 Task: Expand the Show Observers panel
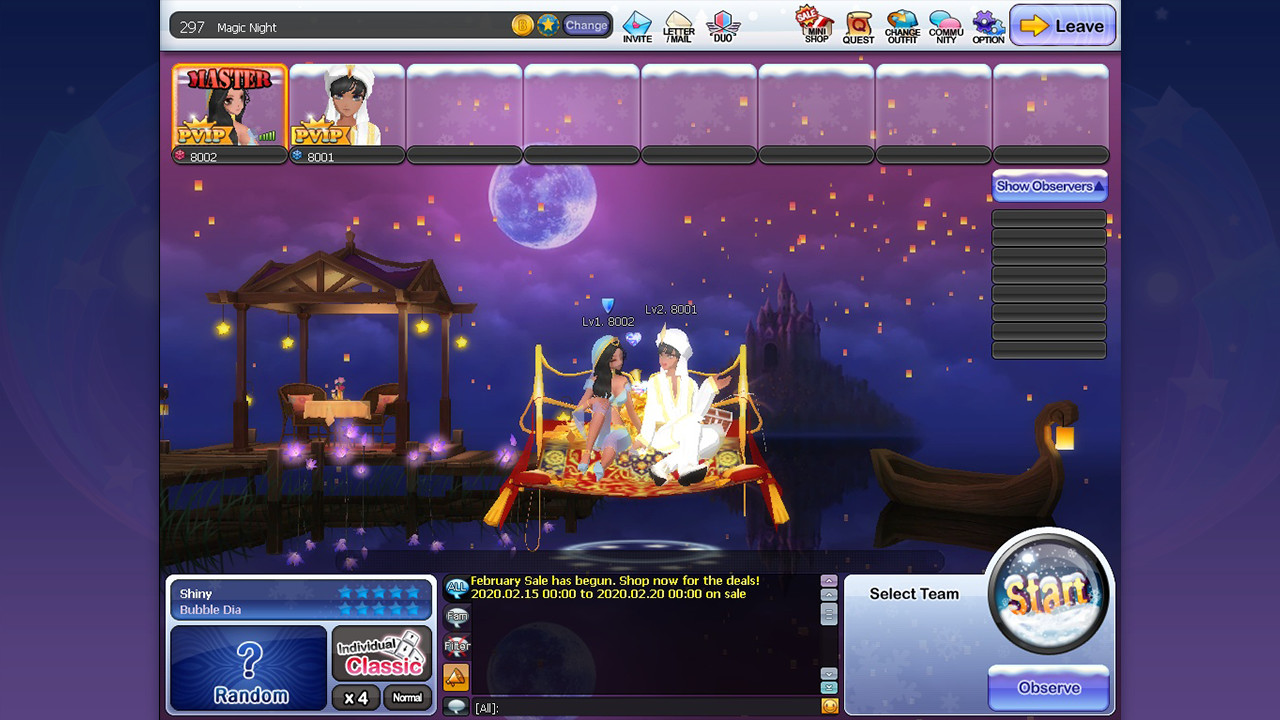pyautogui.click(x=1049, y=186)
